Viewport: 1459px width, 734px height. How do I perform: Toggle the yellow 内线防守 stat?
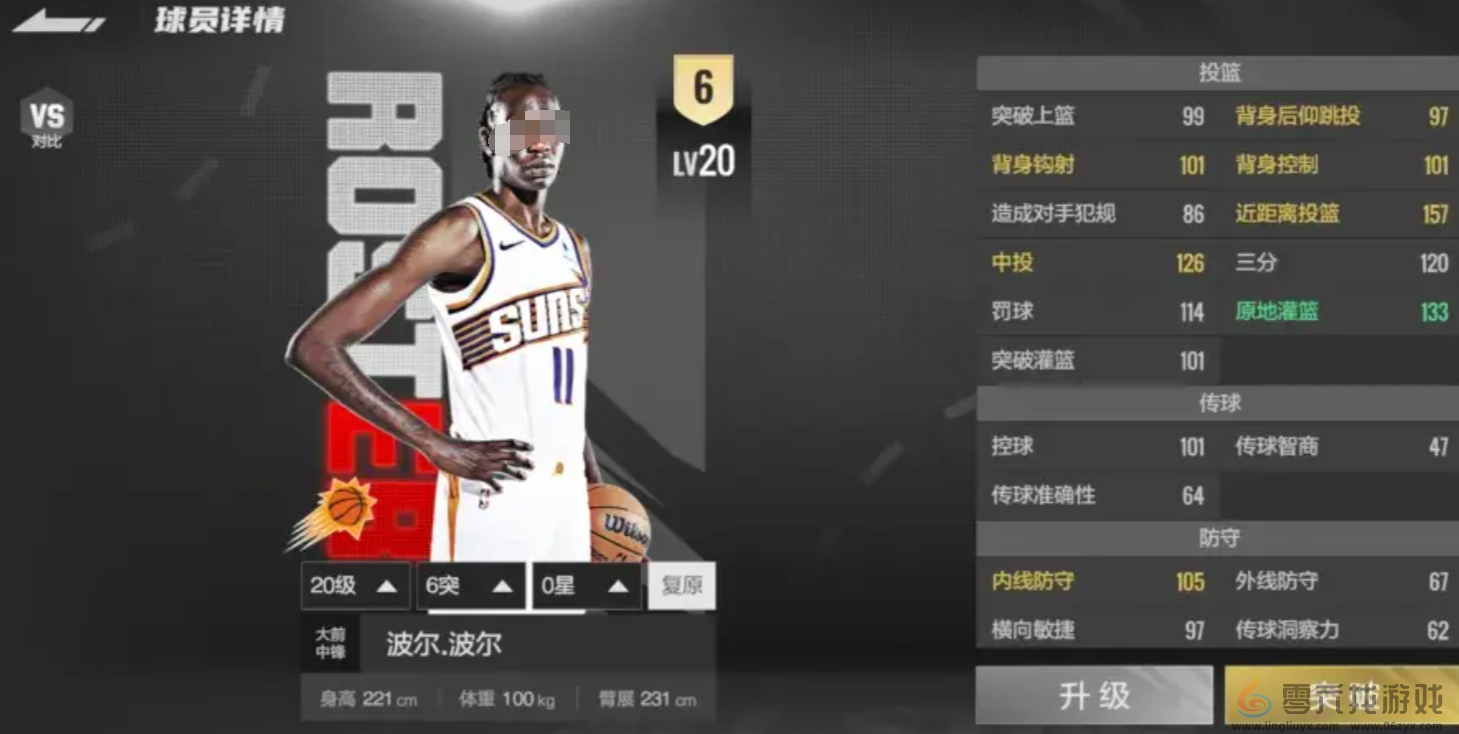1033,582
